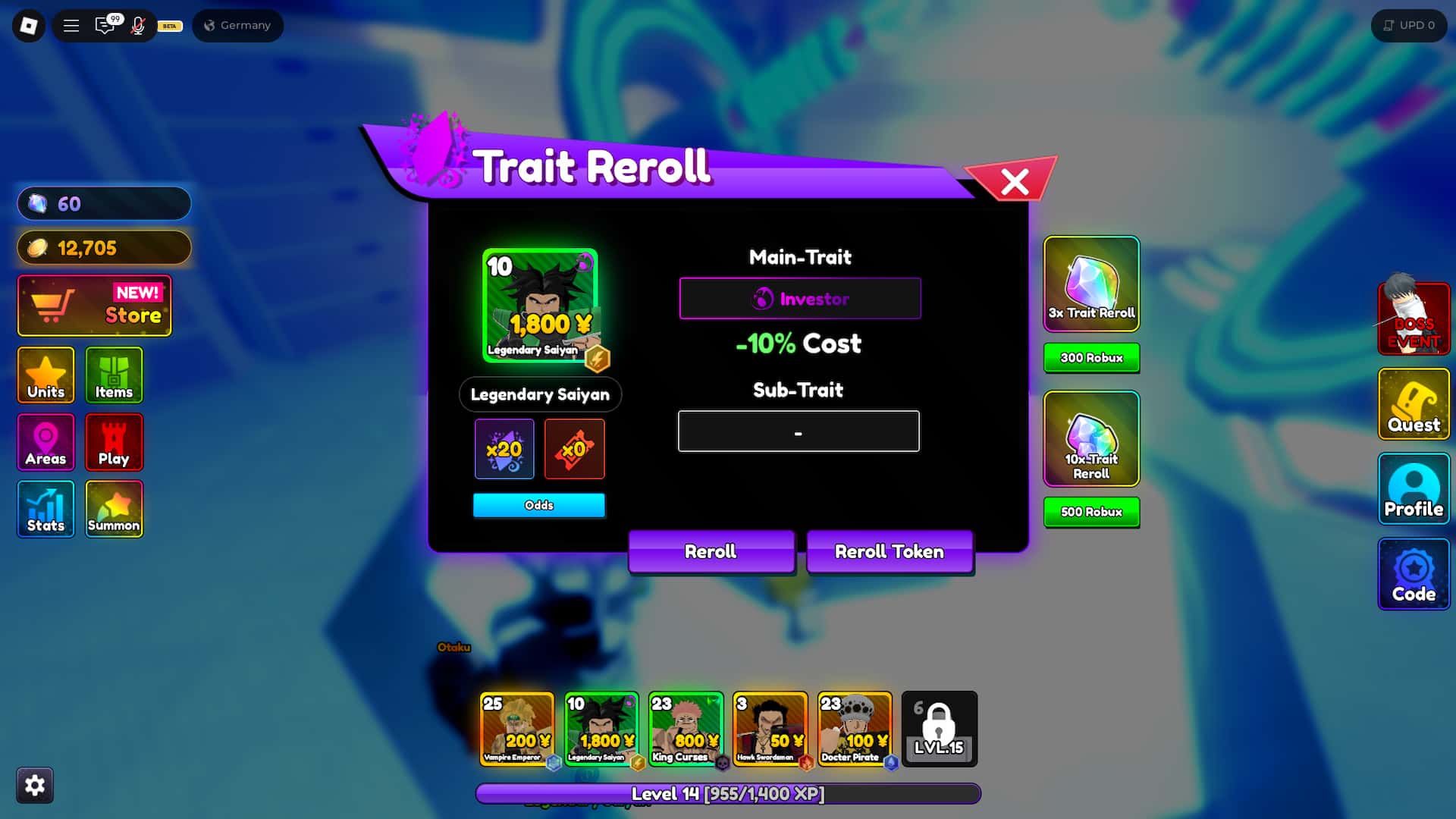The image size is (1456, 819).
Task: Open the Units menu
Action: click(x=45, y=375)
